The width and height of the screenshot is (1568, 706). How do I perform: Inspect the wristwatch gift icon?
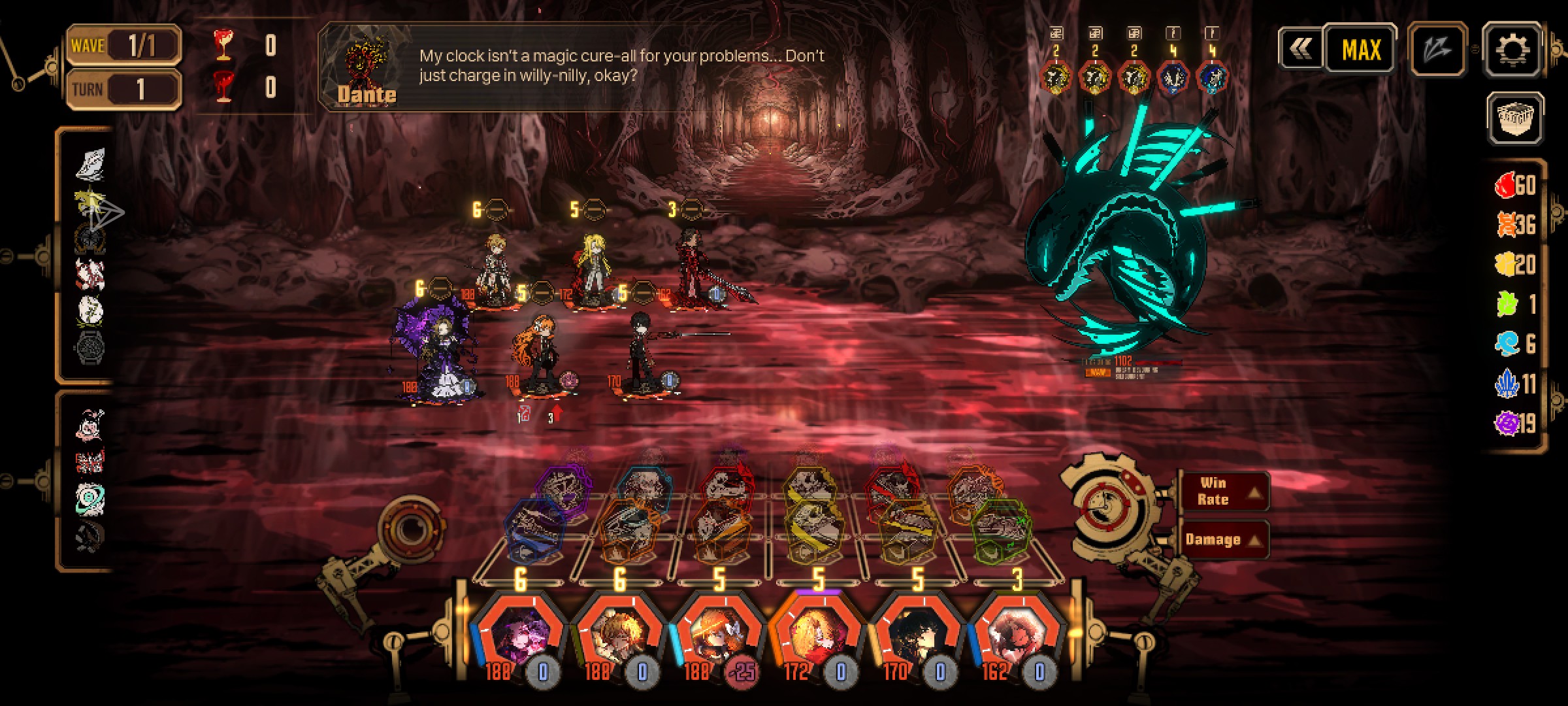tap(90, 347)
